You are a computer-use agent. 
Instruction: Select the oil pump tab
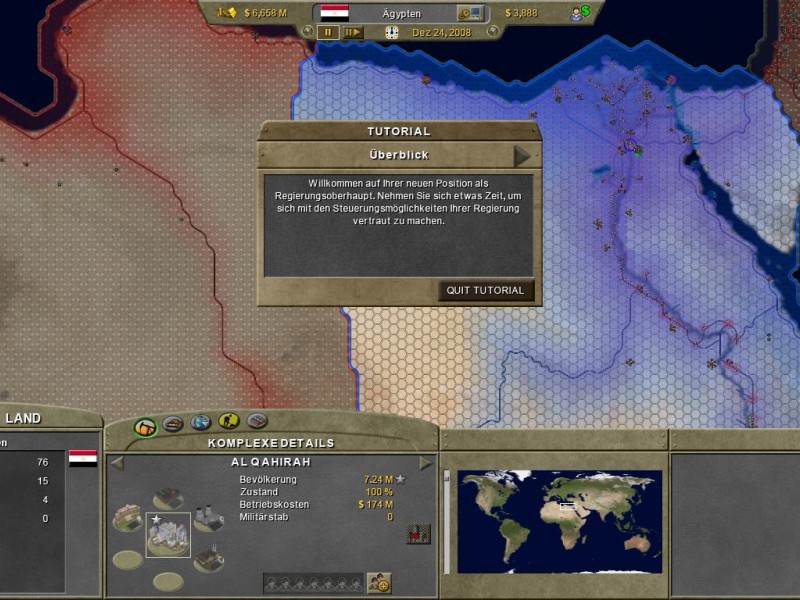coord(146,426)
